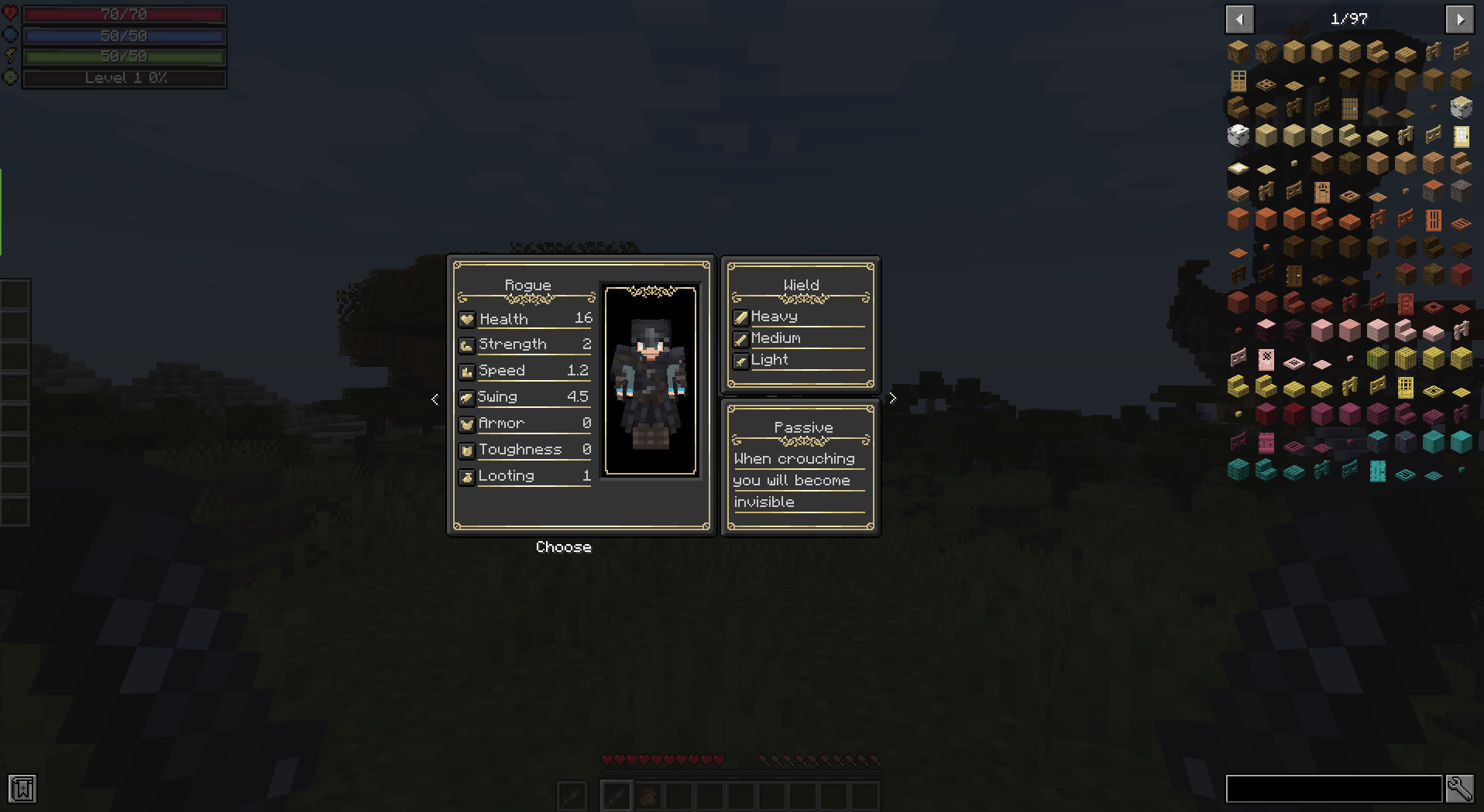Open JEI settings with the wrench icon

(x=1461, y=789)
